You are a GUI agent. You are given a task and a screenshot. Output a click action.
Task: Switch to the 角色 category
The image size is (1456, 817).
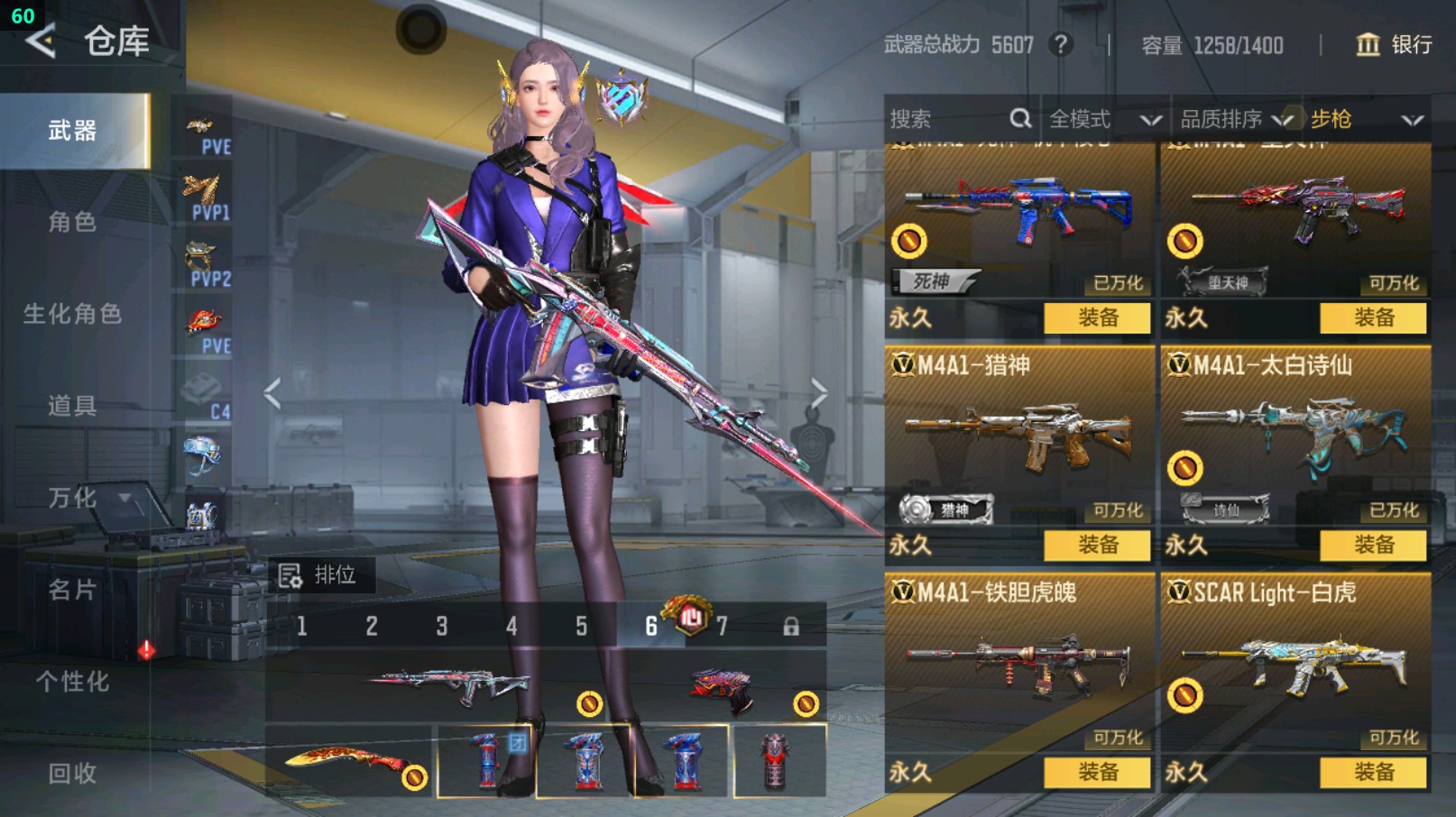pos(72,222)
